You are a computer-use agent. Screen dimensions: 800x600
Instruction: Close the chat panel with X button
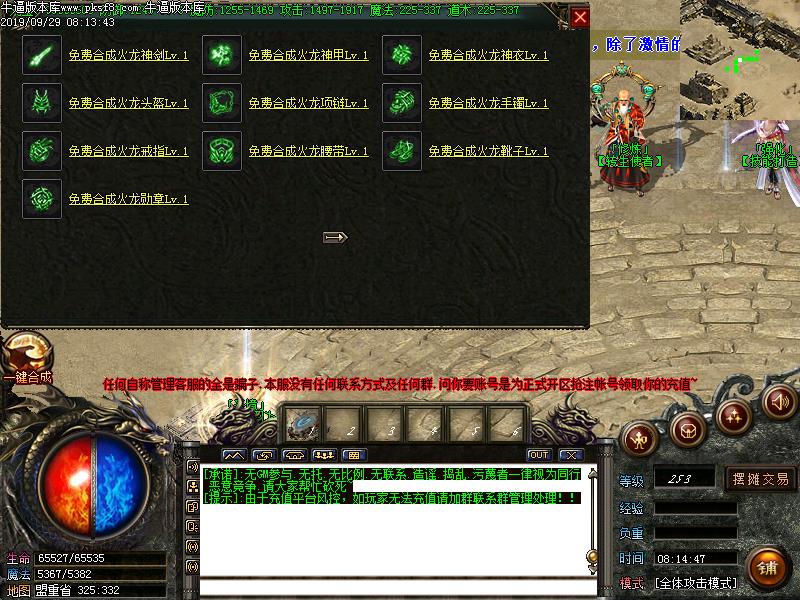(x=570, y=455)
